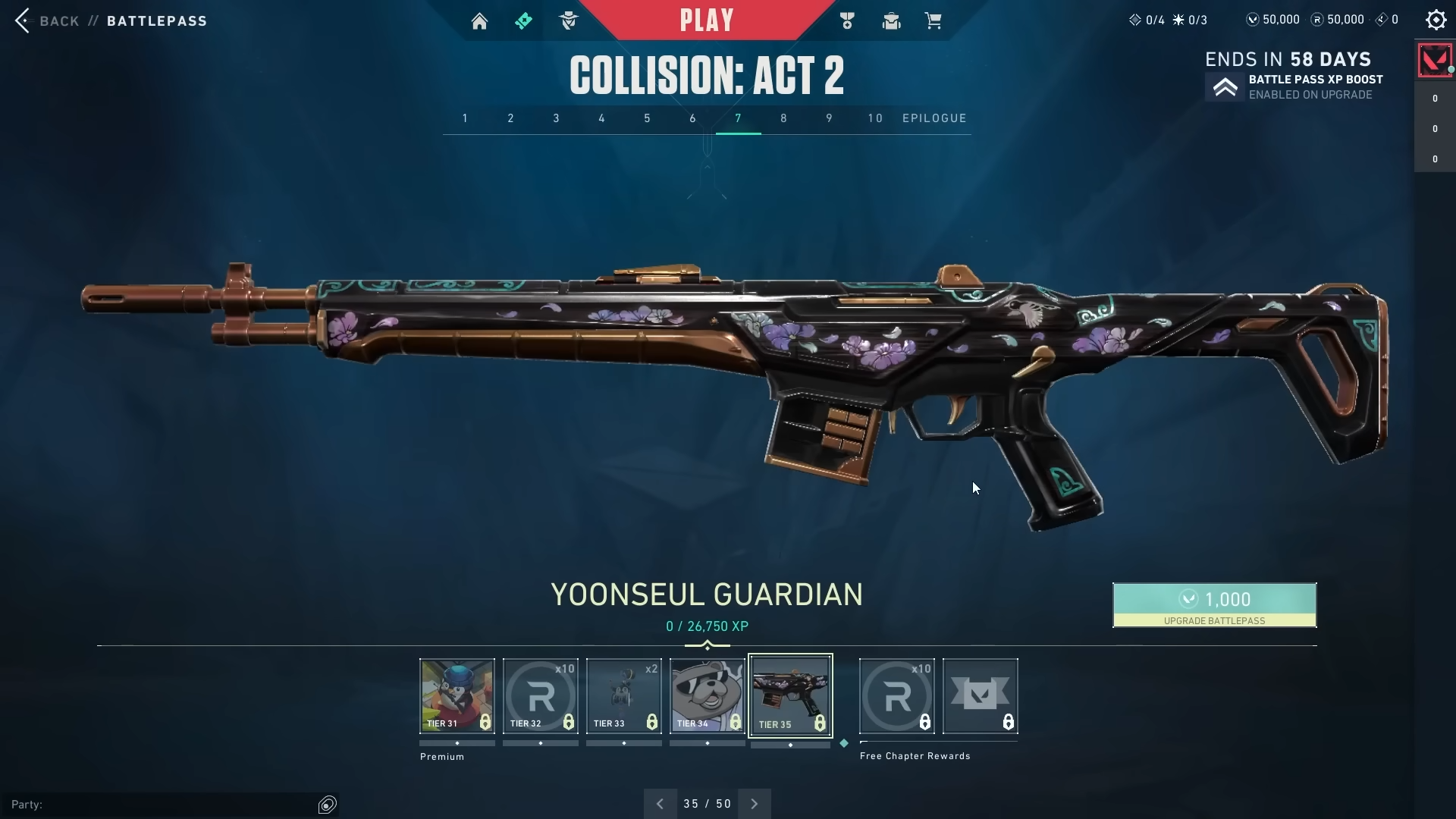Click the Battle Pass XP Boost chevron icon

pyautogui.click(x=1225, y=86)
